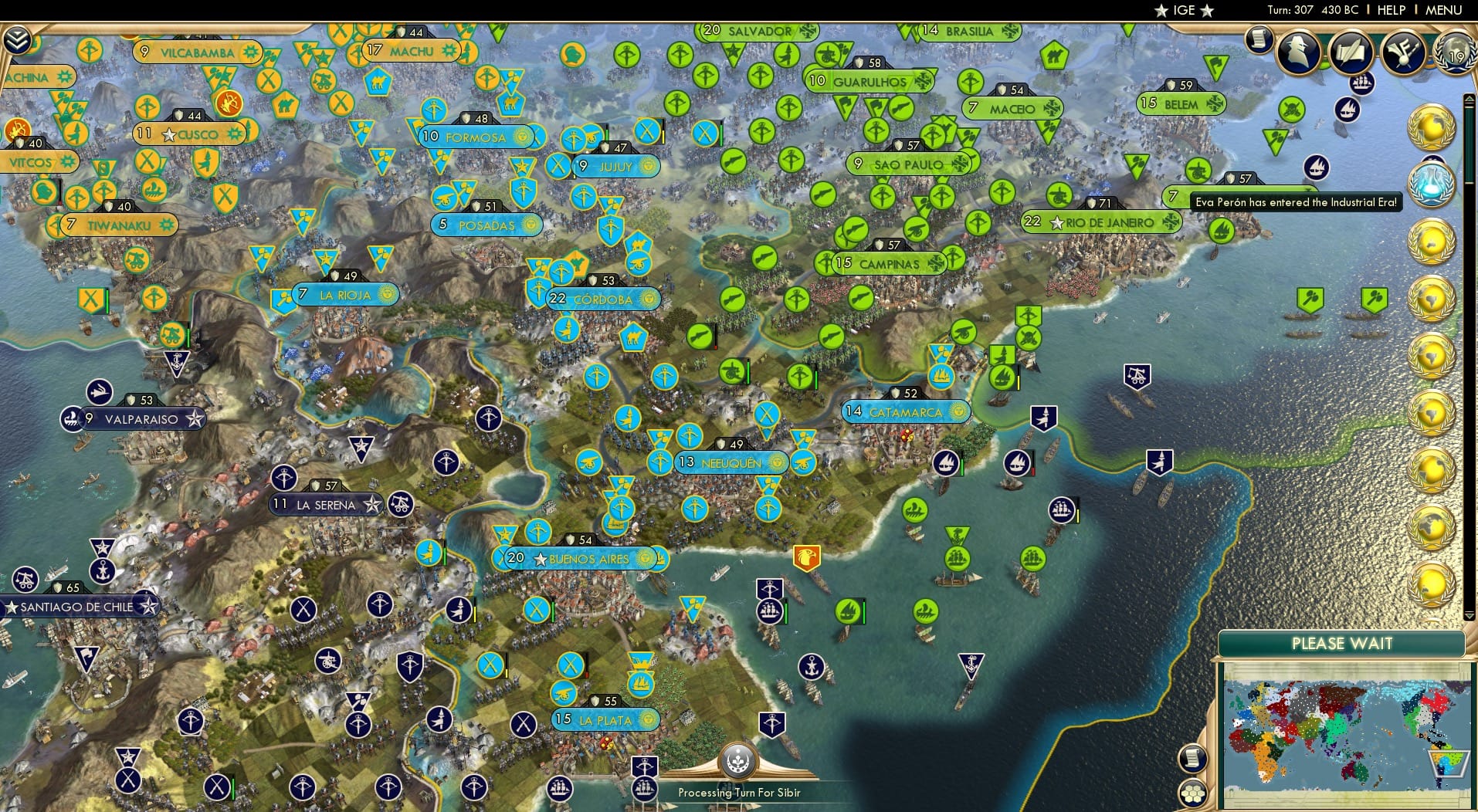Click the scroll icon beside the minimap

point(1193,758)
